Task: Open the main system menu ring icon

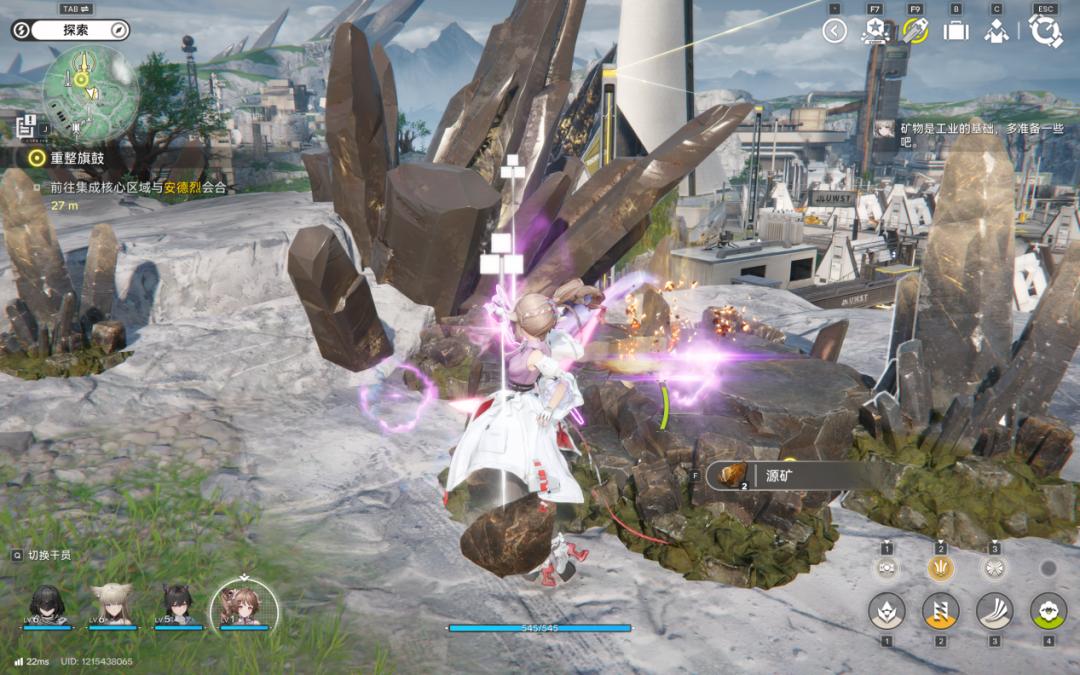Action: (1045, 31)
